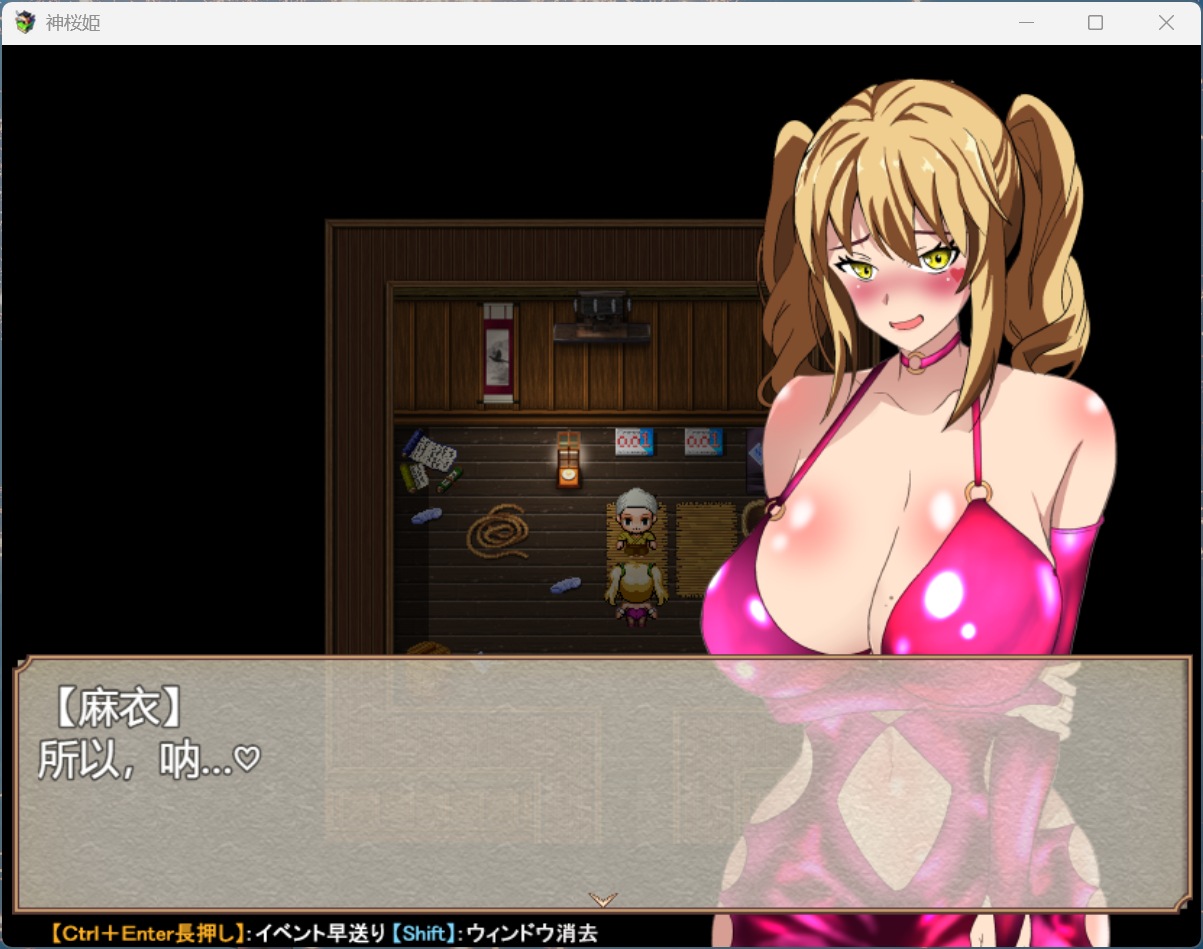Advance dialogue via the continue arrow
The image size is (1203, 949).
pos(603,899)
